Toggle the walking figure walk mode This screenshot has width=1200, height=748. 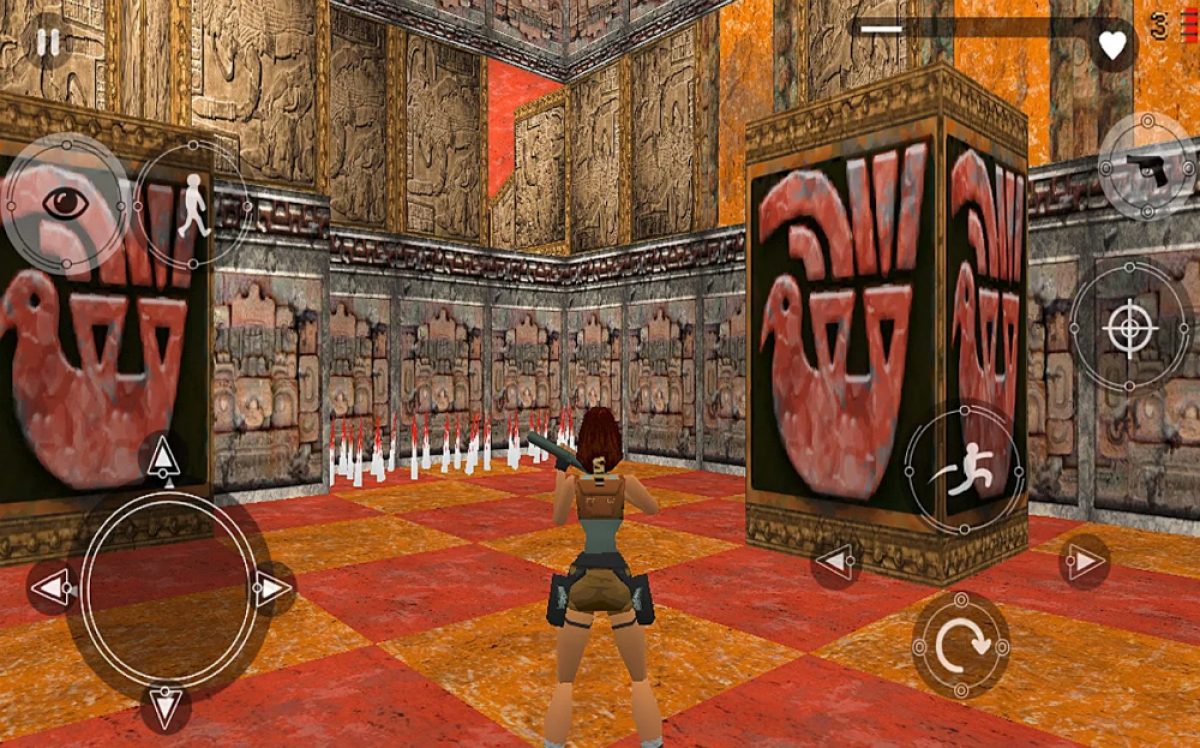pos(192,205)
